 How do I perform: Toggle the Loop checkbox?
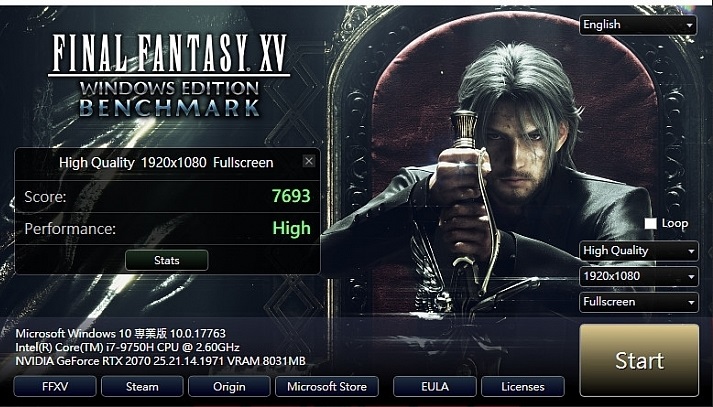(650, 223)
